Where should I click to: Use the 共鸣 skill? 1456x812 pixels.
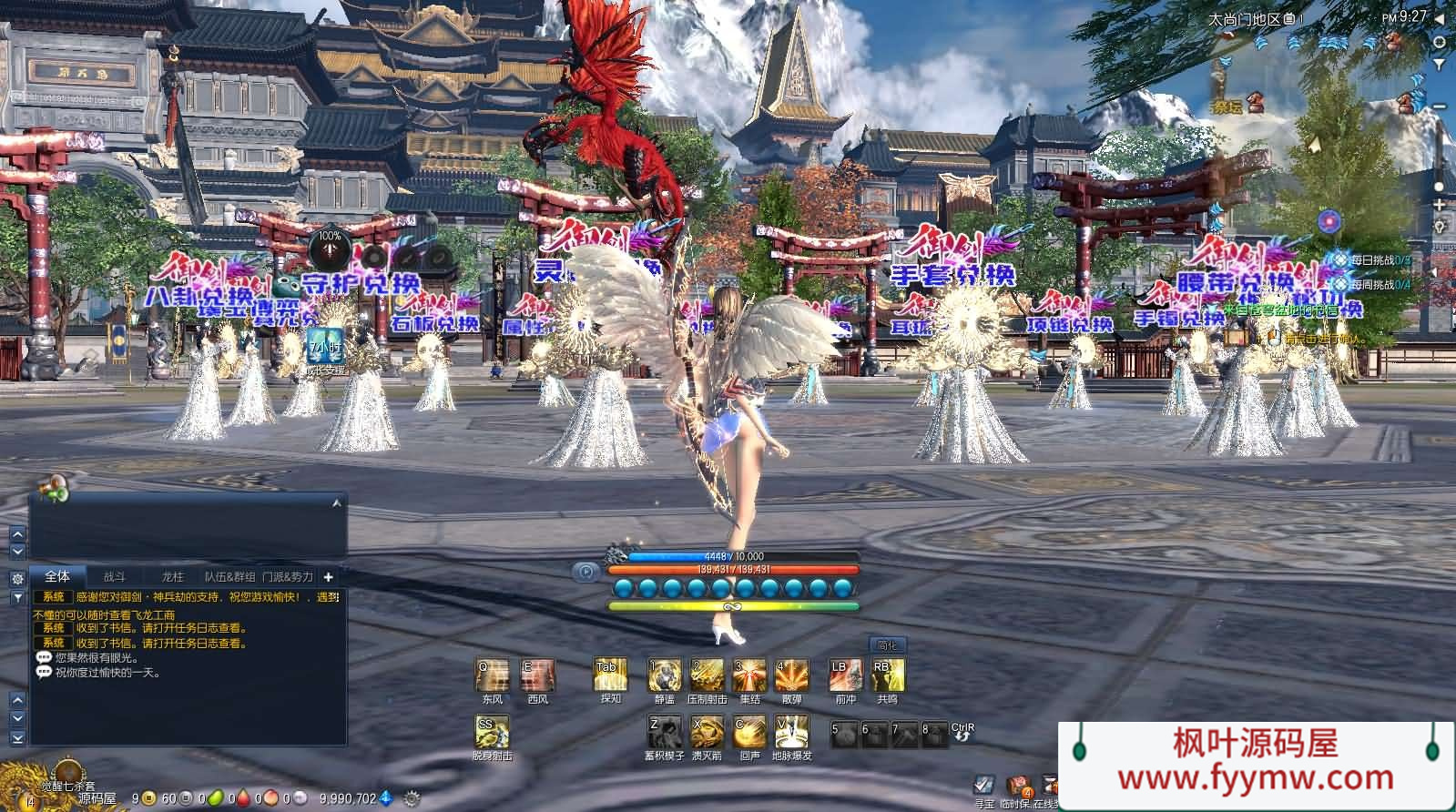(x=887, y=676)
